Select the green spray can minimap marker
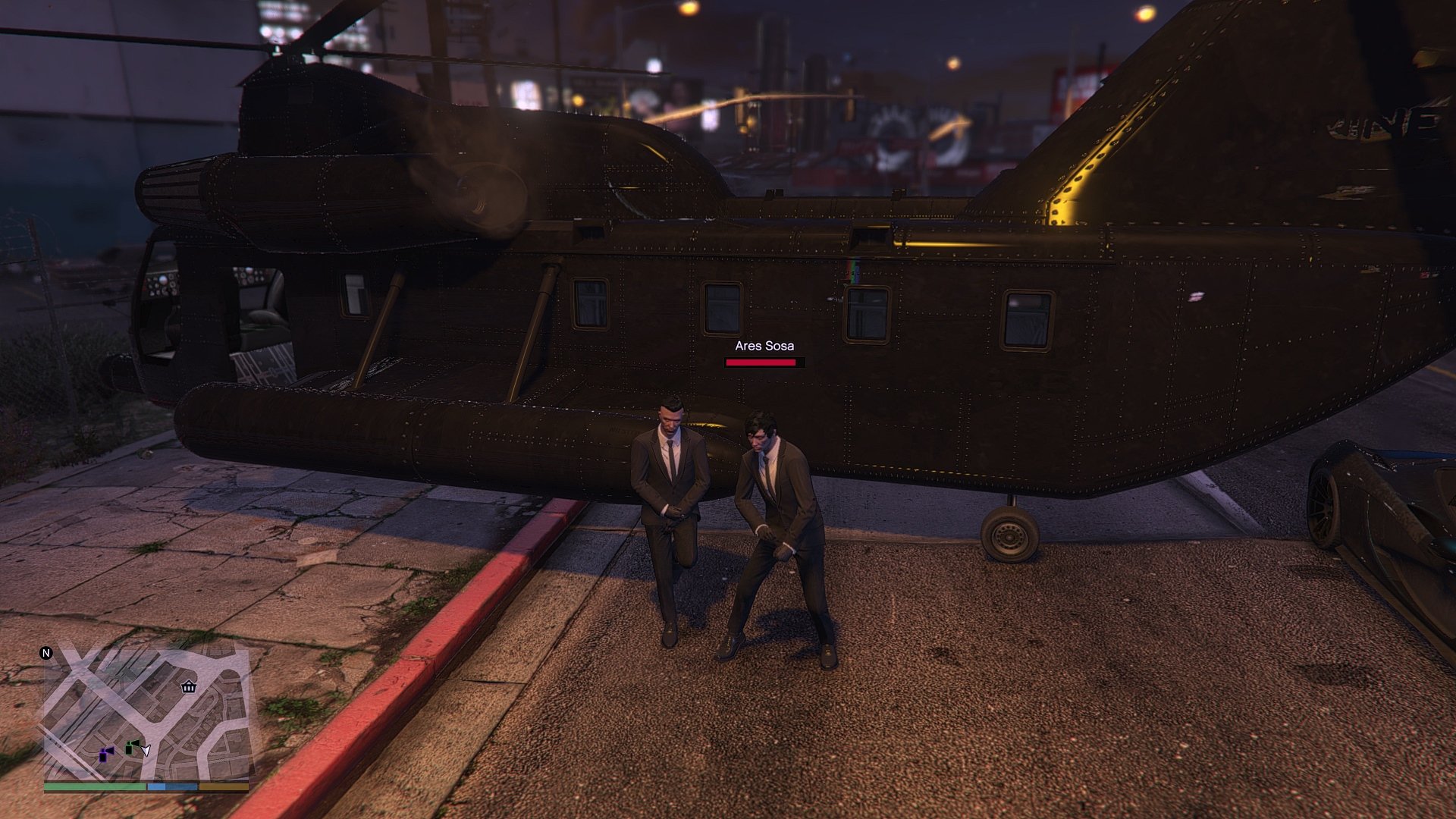 (x=133, y=747)
